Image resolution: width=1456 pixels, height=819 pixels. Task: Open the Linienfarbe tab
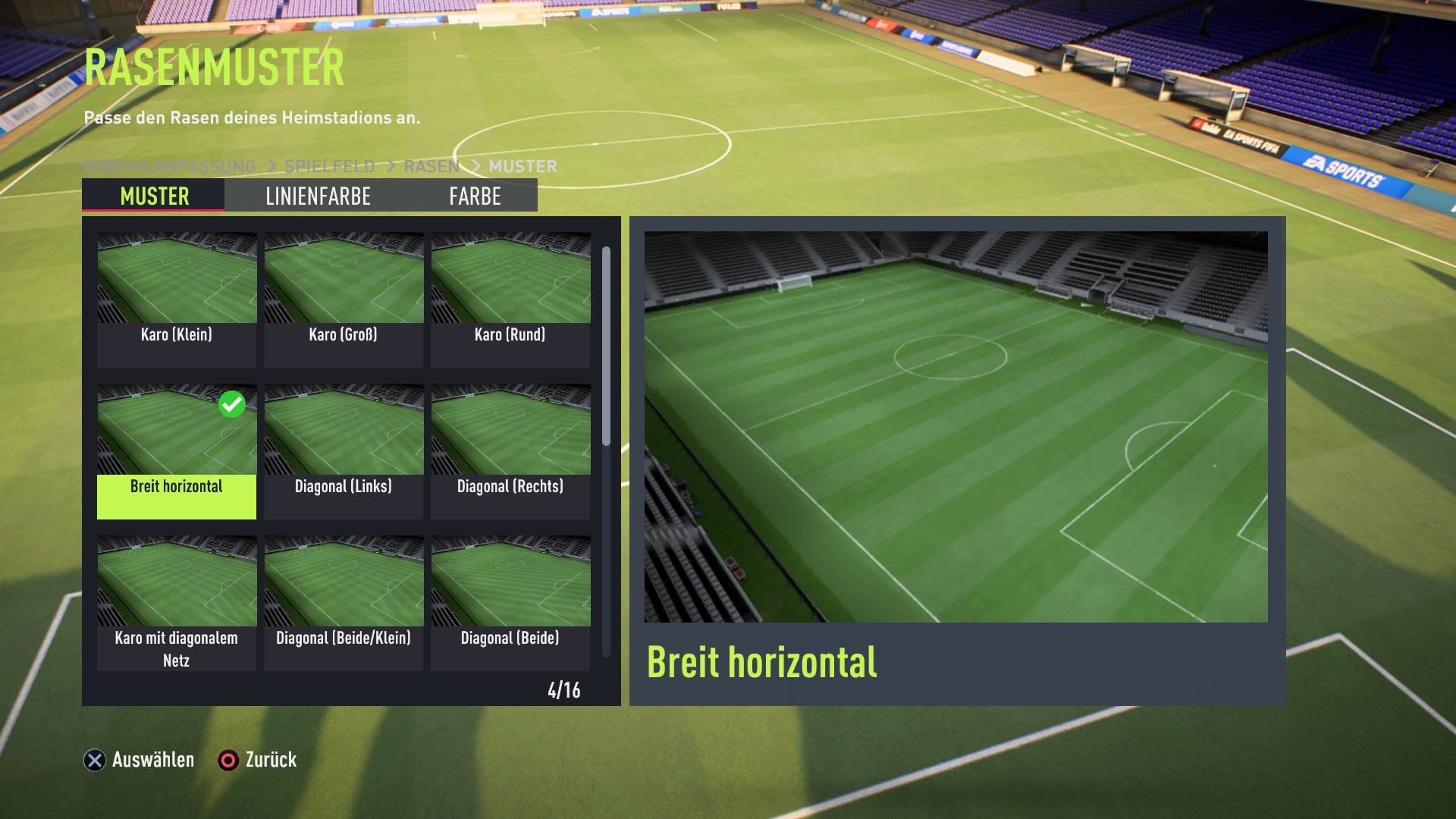(318, 196)
